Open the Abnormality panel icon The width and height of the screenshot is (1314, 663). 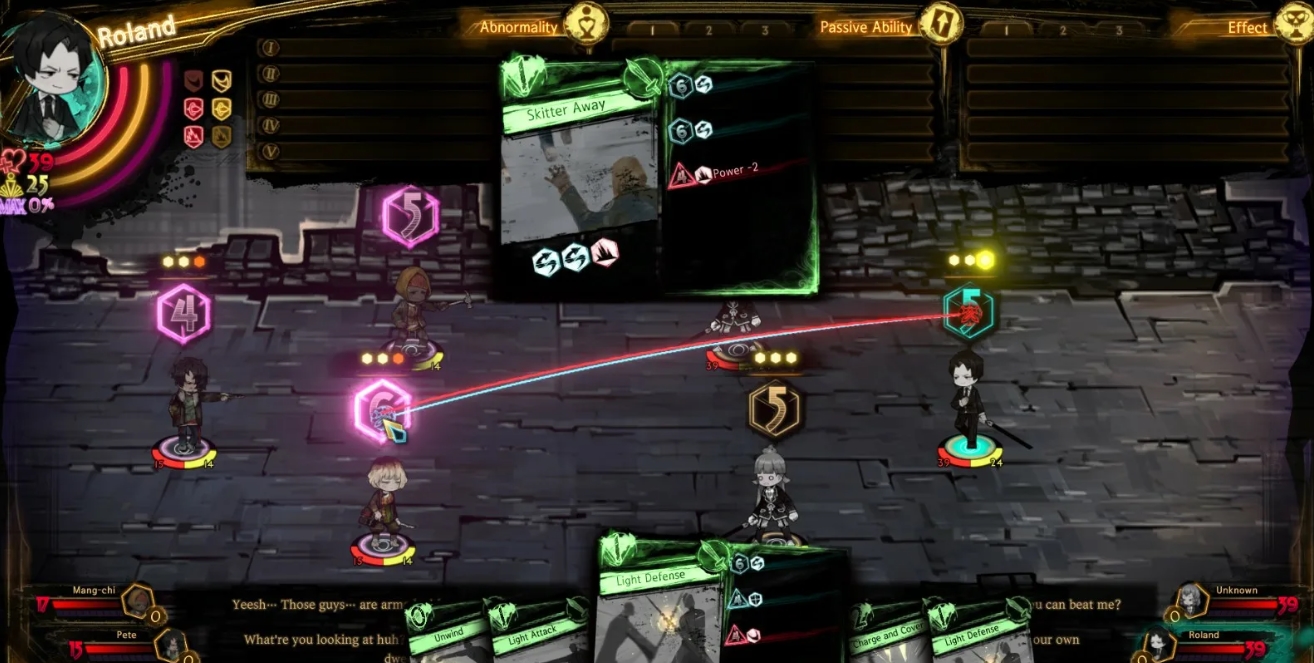(586, 24)
